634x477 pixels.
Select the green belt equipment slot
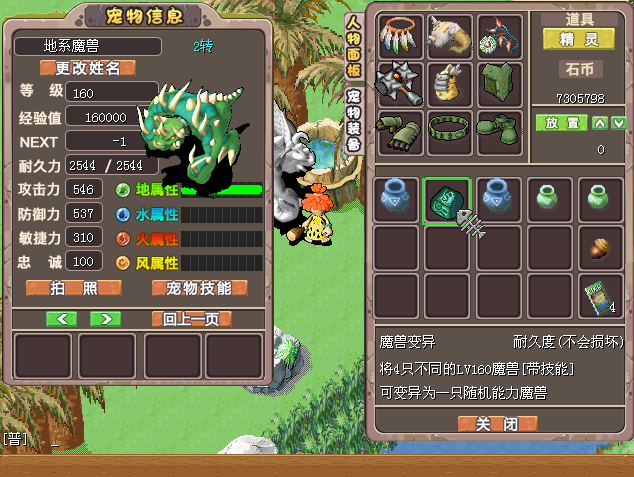[x=448, y=131]
